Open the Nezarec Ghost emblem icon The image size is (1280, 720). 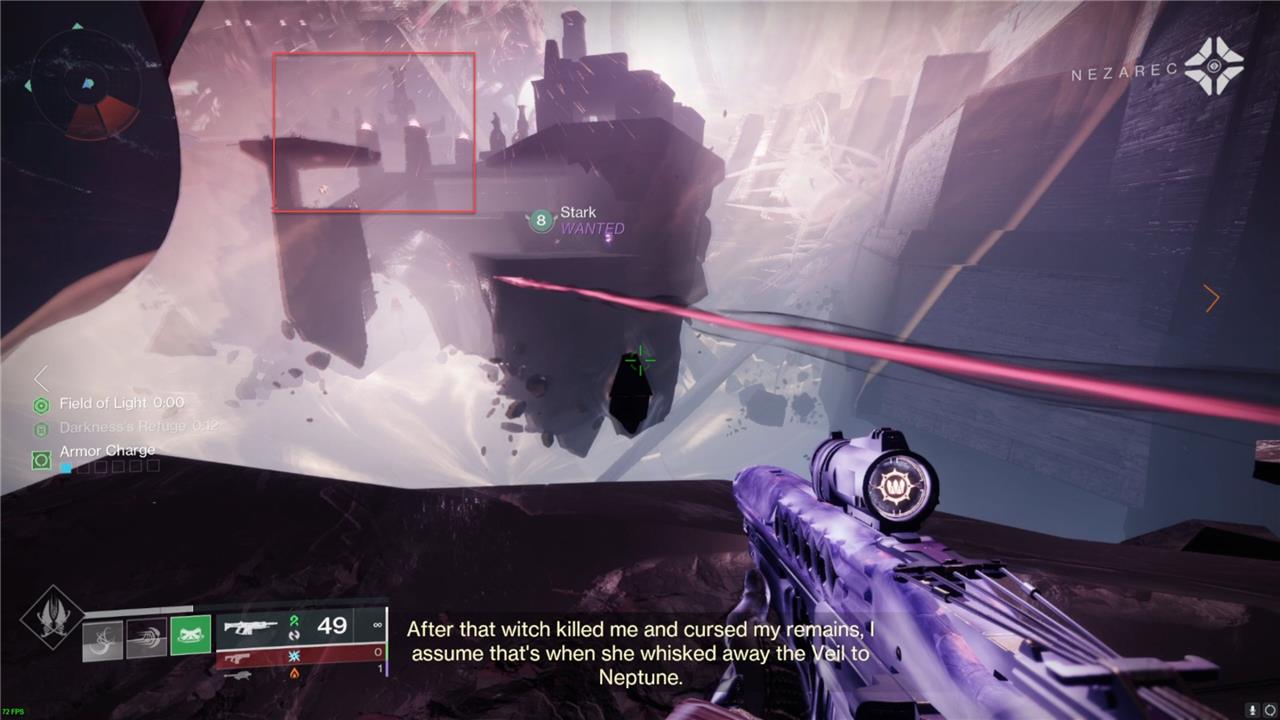pos(1214,67)
